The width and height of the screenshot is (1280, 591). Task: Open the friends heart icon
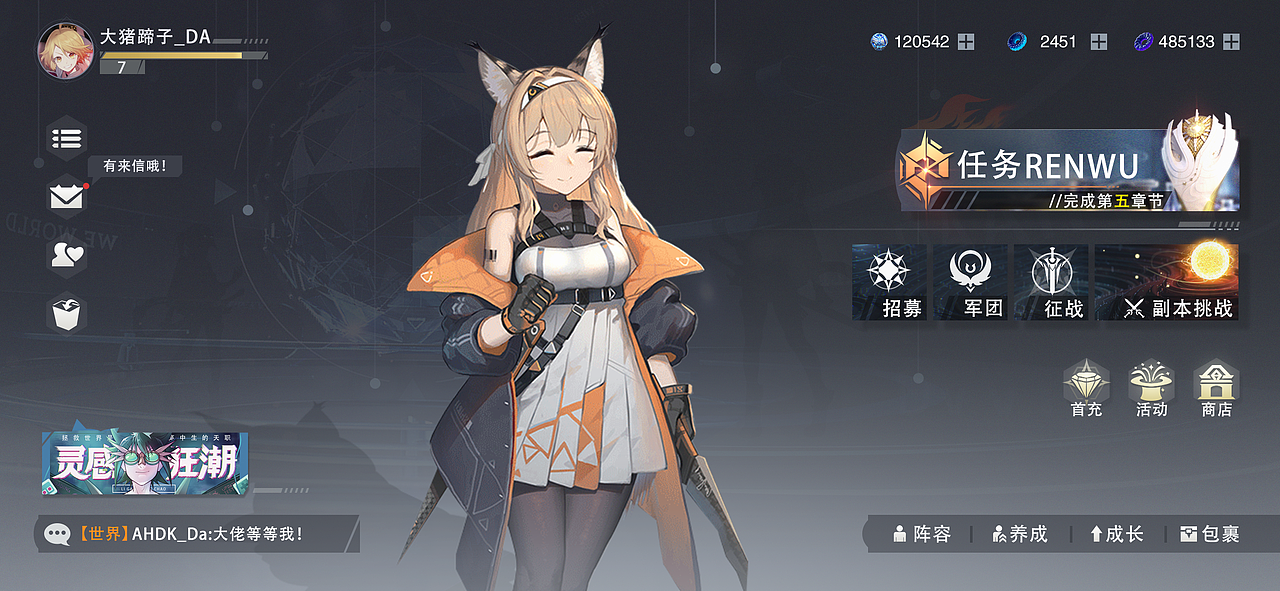coord(67,255)
